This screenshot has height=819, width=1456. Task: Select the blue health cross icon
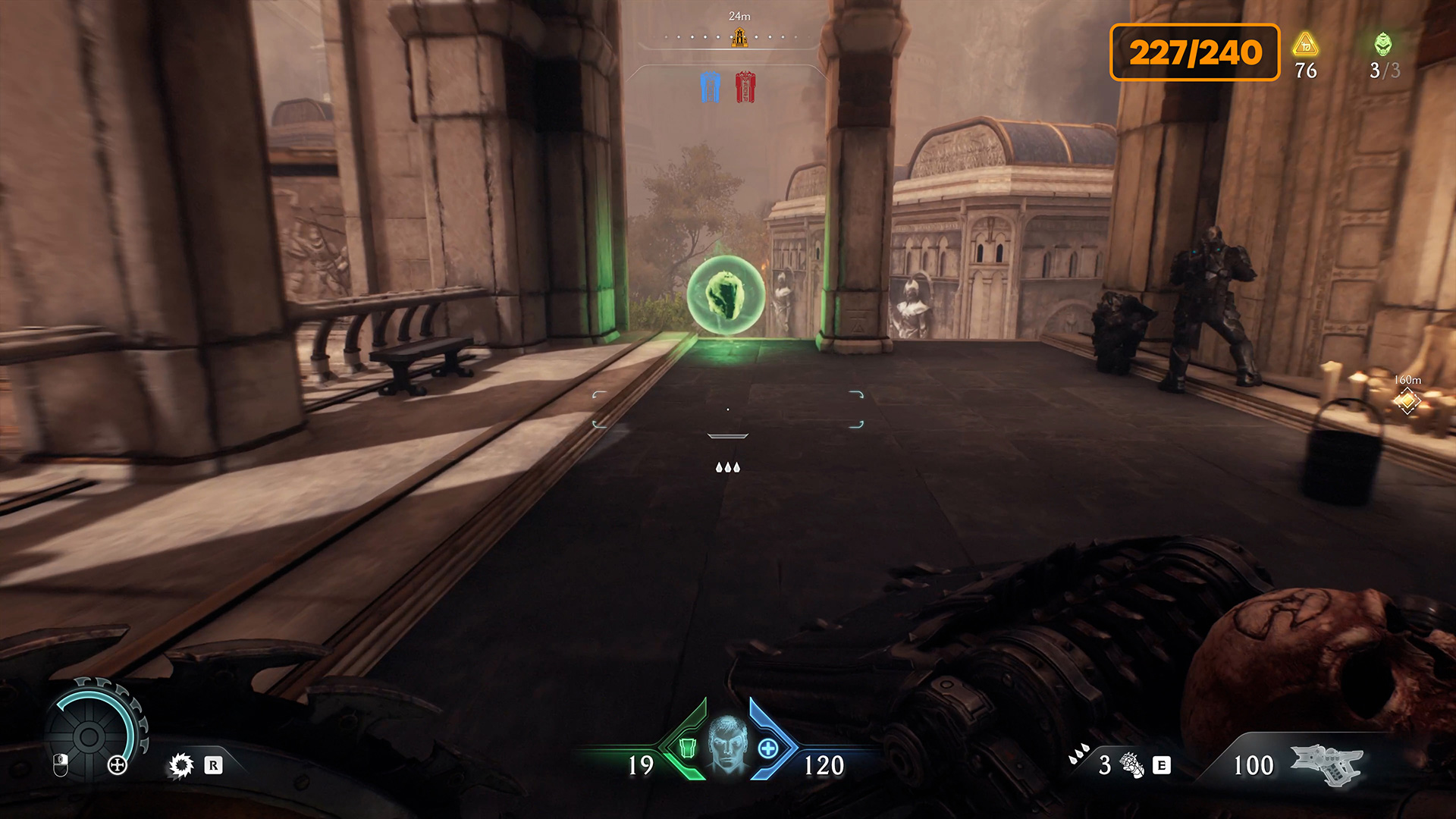coord(767,749)
